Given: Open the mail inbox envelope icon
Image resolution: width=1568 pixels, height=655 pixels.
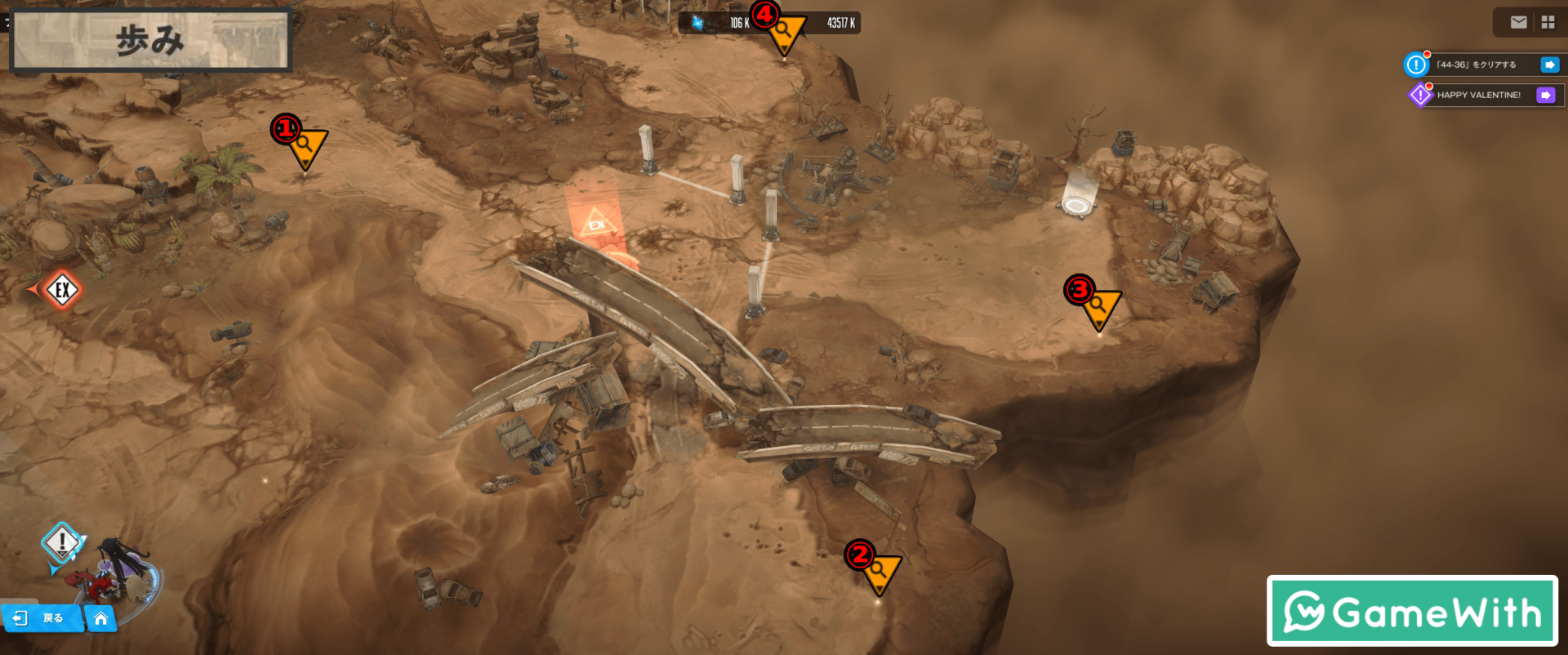Looking at the screenshot, I should [x=1518, y=23].
